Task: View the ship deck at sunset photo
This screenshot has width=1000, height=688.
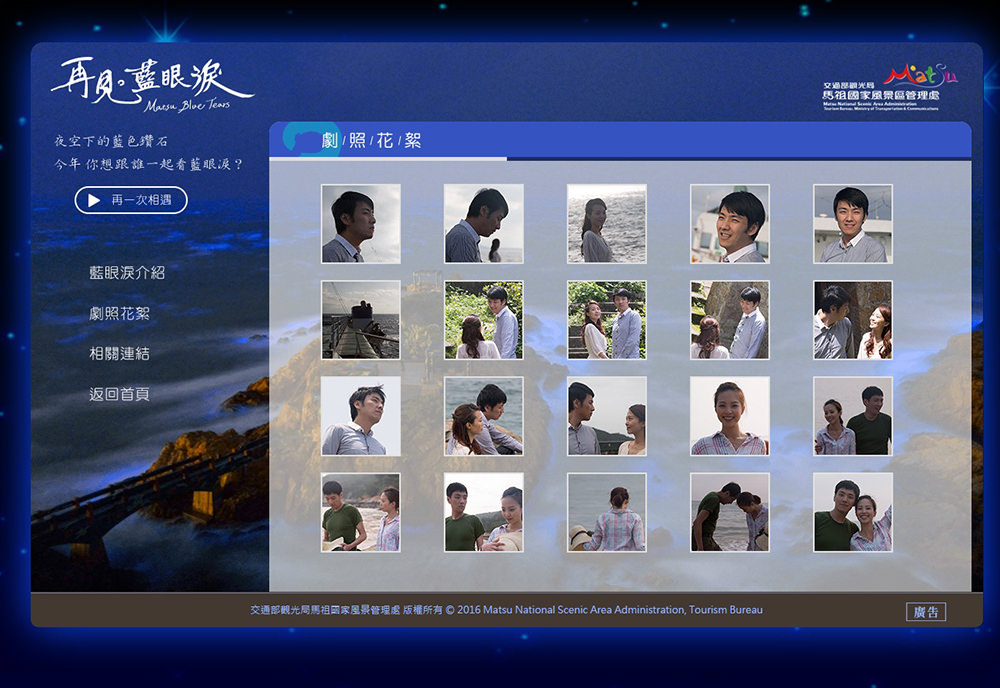Action: click(x=361, y=320)
